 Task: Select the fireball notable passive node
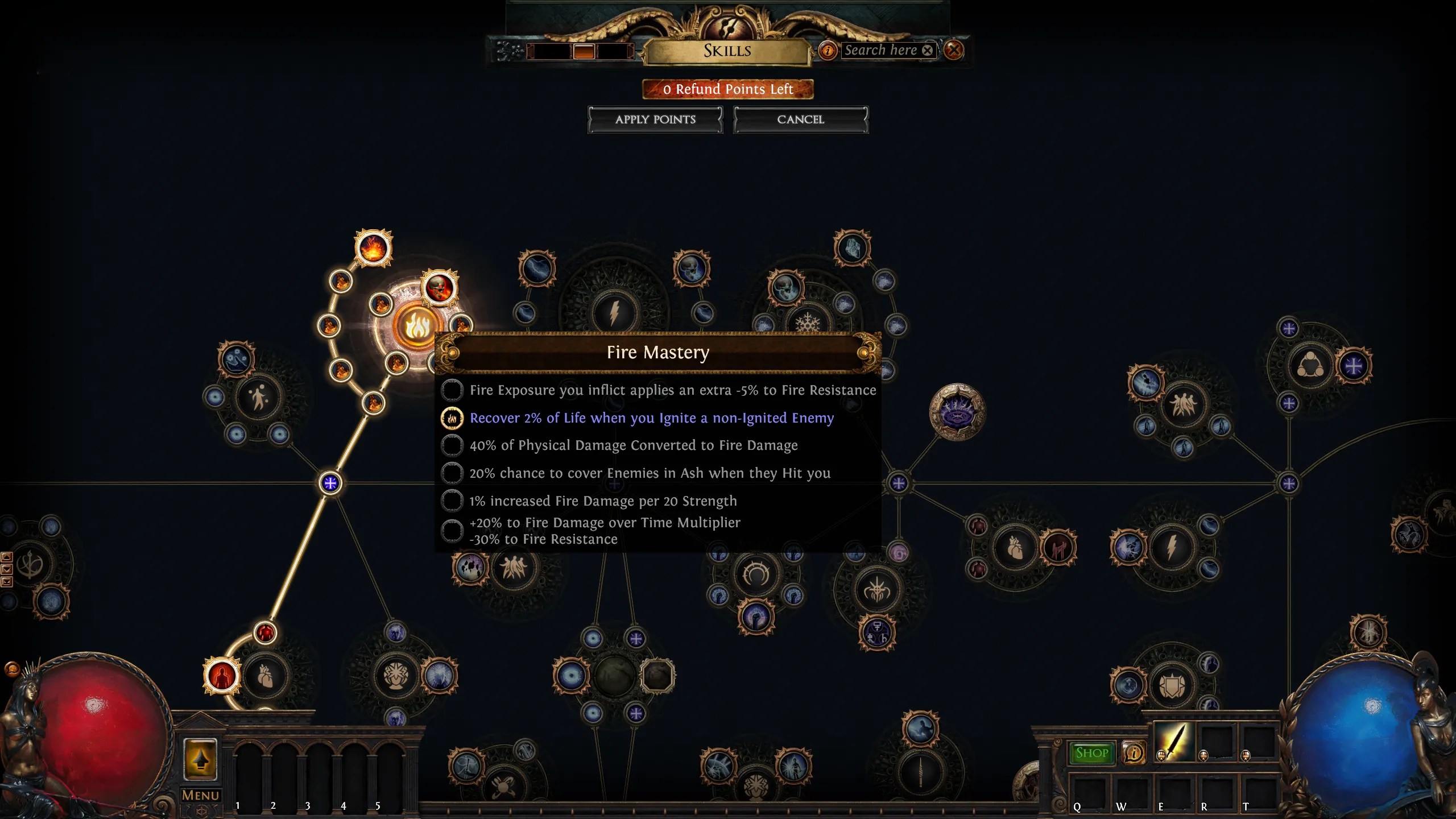pos(373,248)
